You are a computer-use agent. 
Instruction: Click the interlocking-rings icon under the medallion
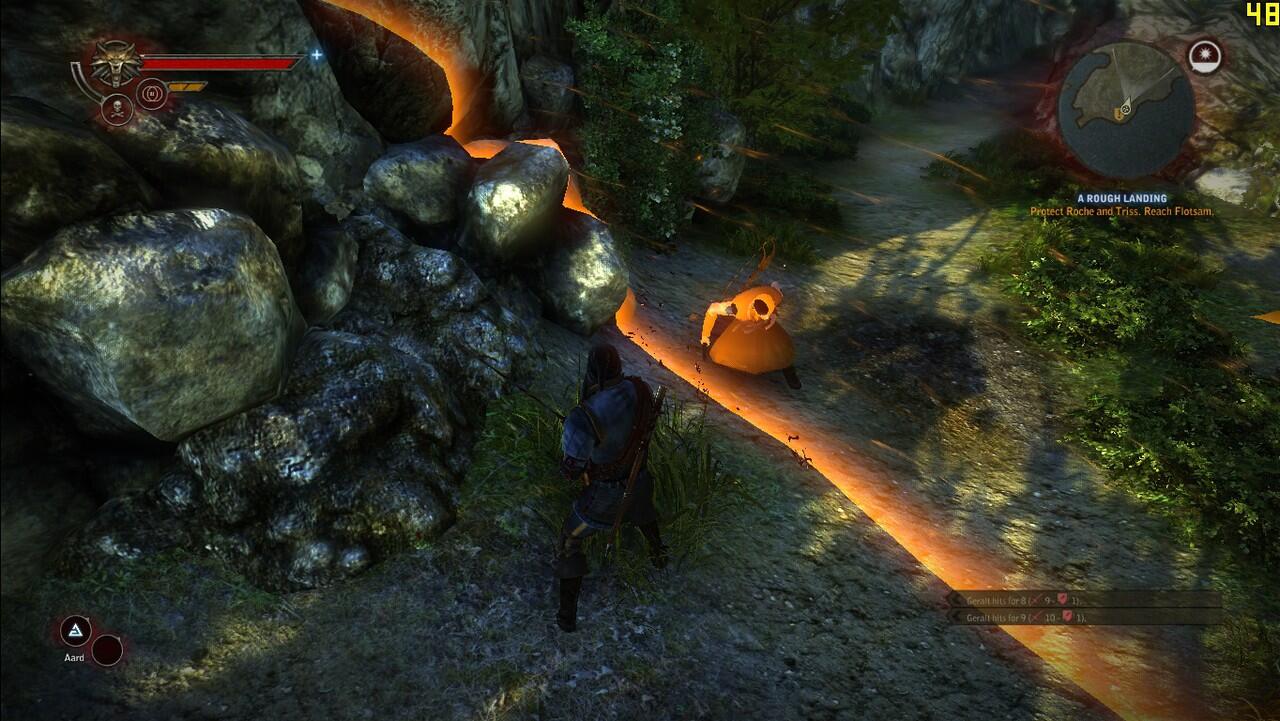(152, 94)
